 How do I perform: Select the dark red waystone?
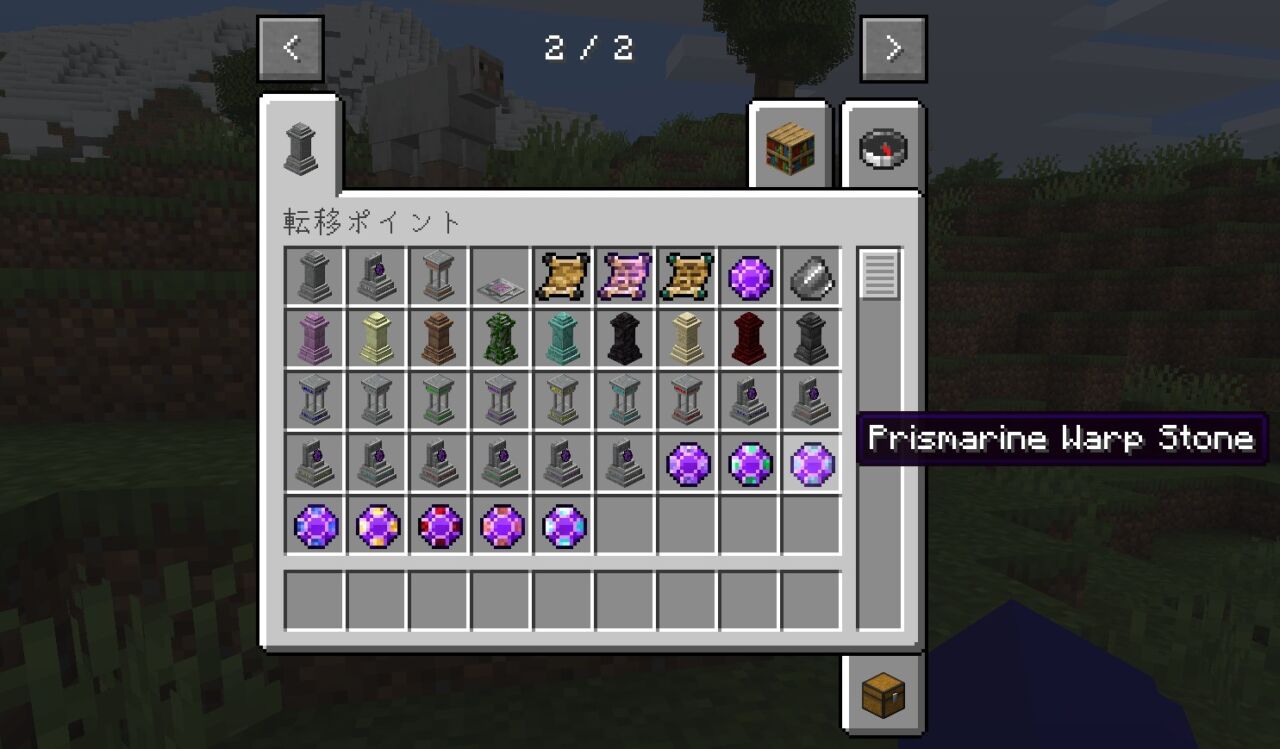pyautogui.click(x=749, y=339)
